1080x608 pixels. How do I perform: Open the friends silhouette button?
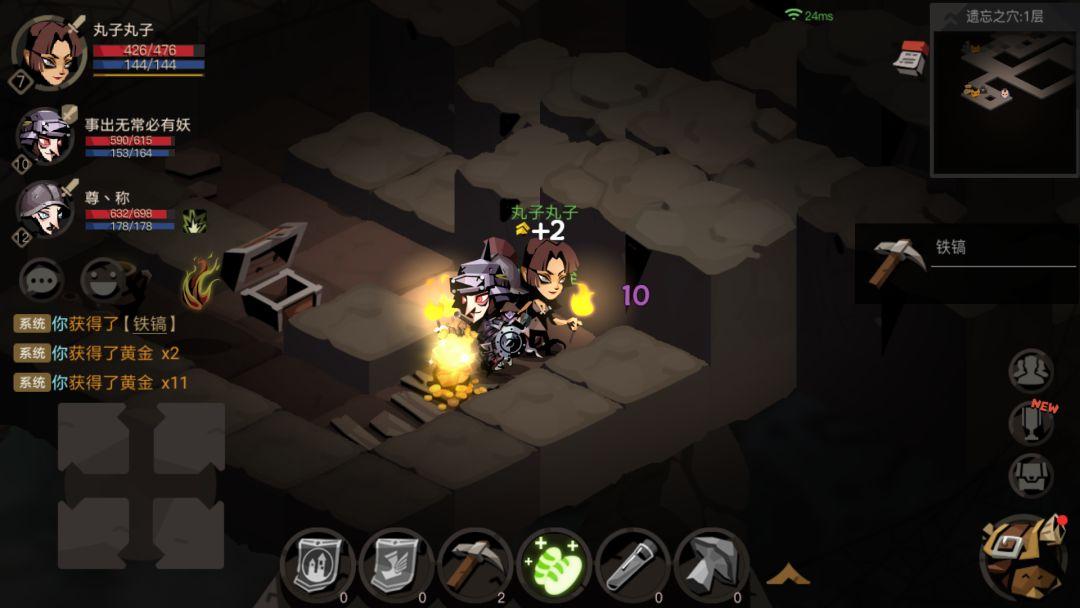point(1030,371)
